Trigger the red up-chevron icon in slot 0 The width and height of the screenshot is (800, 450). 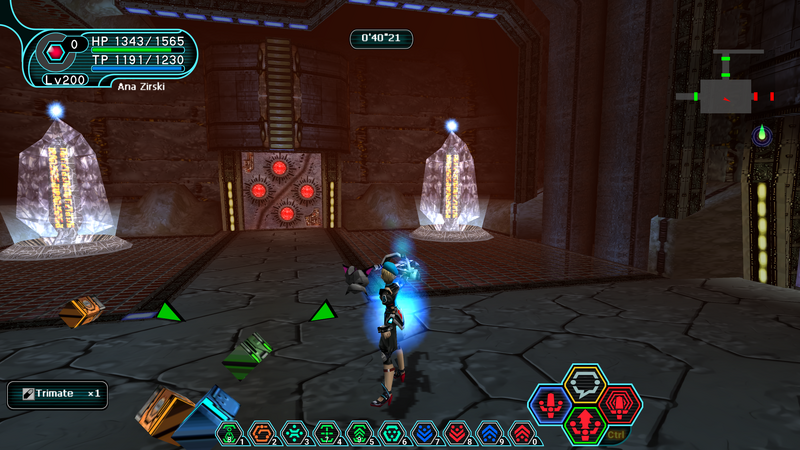(x=522, y=432)
